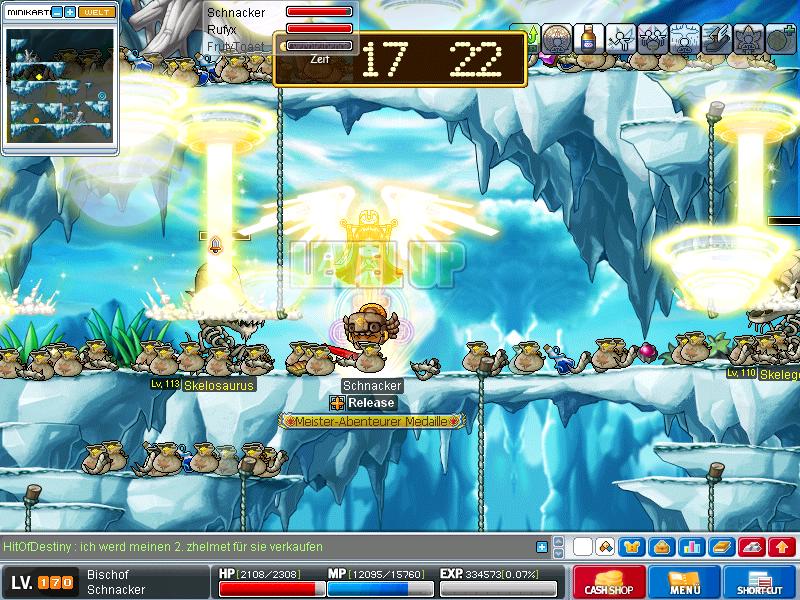Open the world map with the Welt button

(97, 12)
